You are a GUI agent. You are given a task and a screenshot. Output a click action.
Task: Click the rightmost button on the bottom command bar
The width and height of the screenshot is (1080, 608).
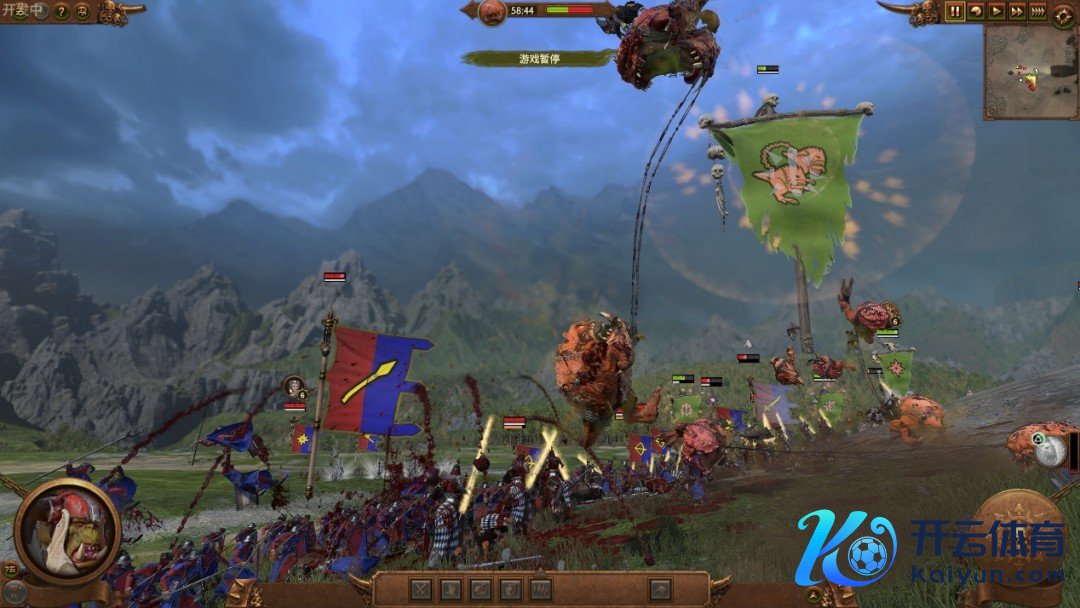pos(659,589)
